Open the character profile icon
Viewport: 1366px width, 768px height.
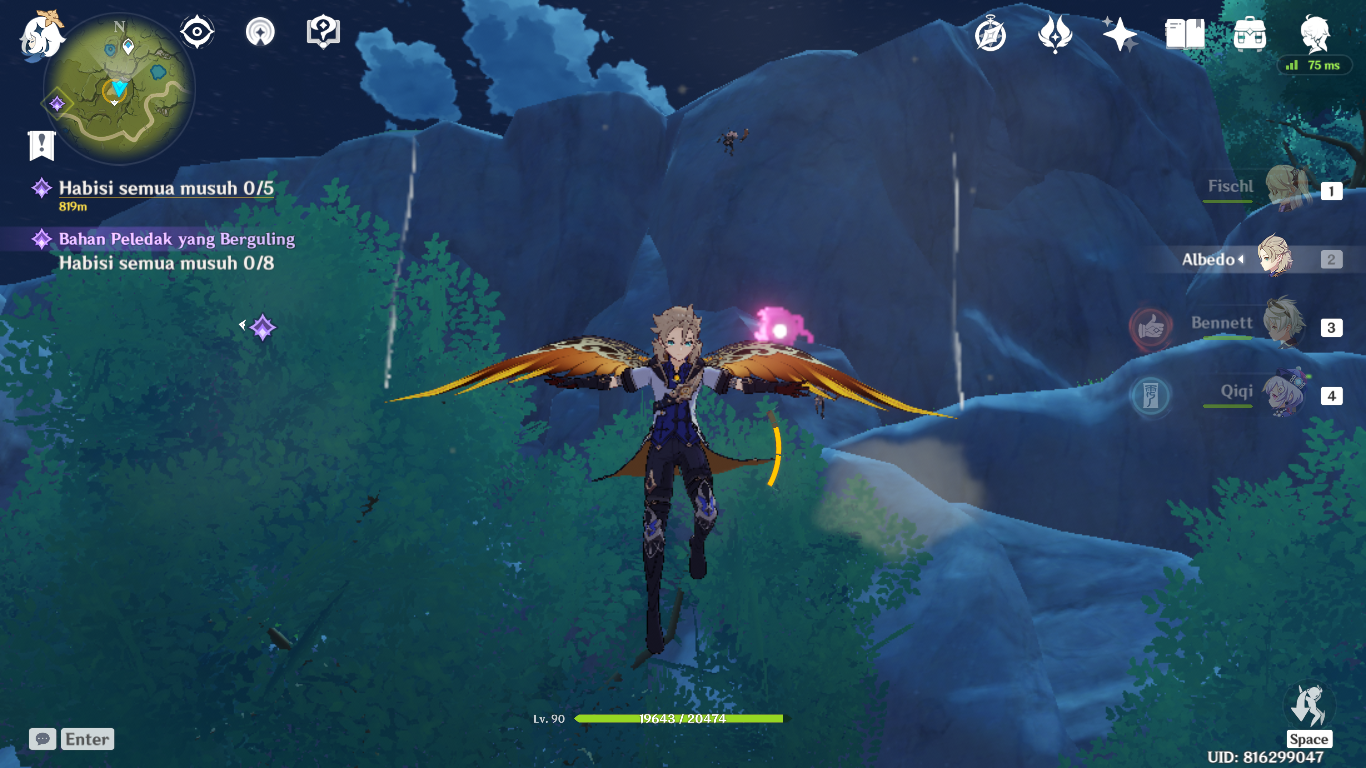pos(1315,34)
